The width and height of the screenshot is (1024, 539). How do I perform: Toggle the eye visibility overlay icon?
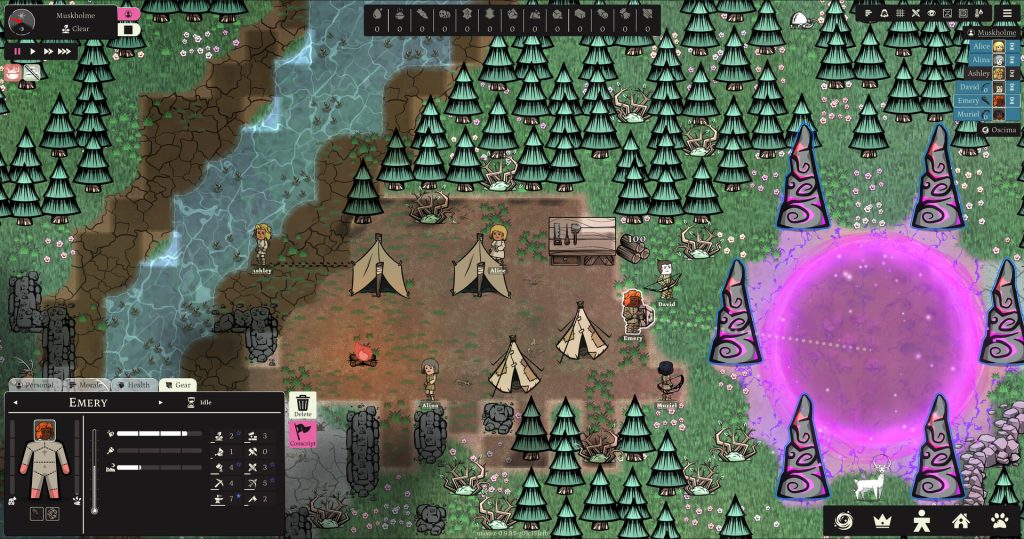[931, 13]
